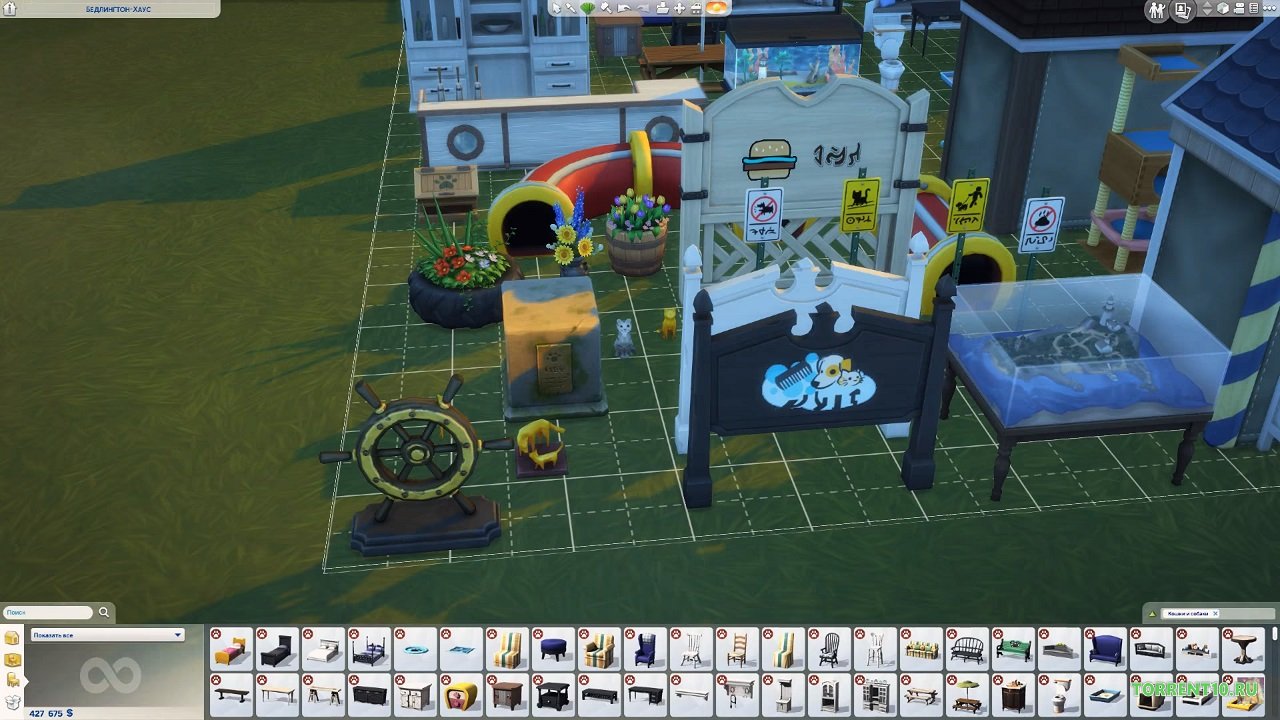Open the gallery photo icon button
The height and width of the screenshot is (720, 1280).
click(1183, 10)
